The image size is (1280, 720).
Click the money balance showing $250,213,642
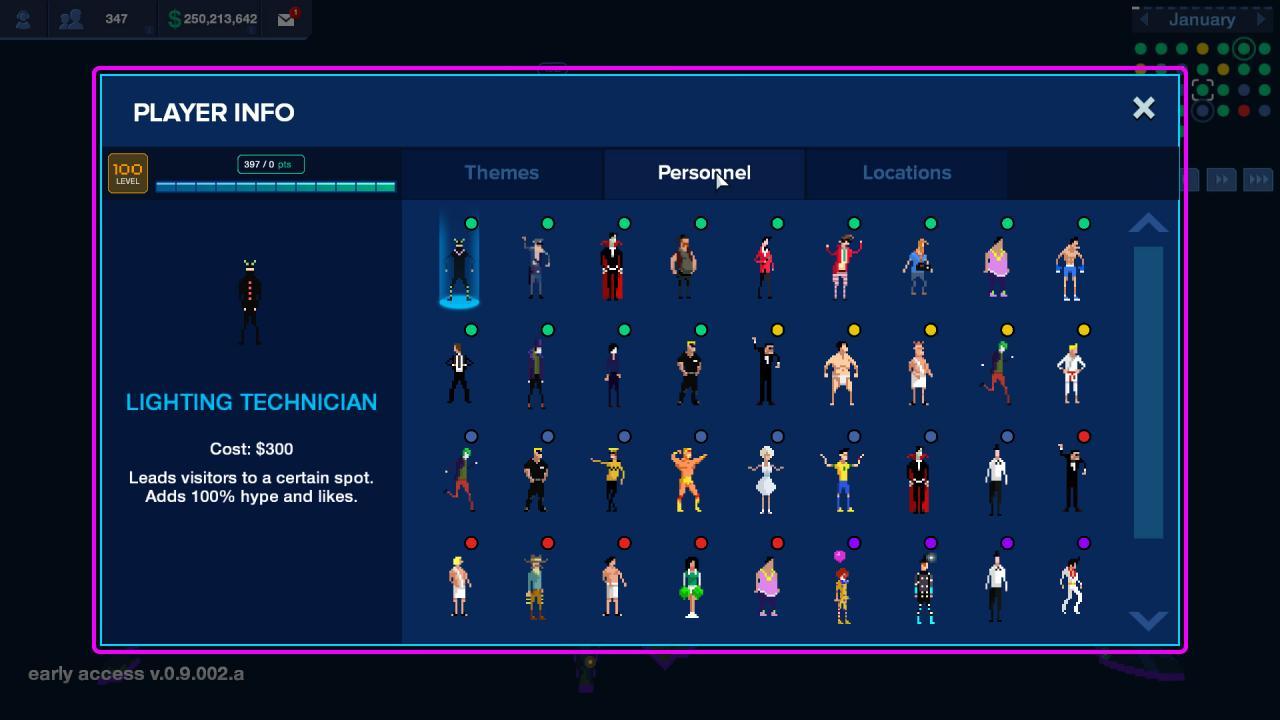[210, 18]
